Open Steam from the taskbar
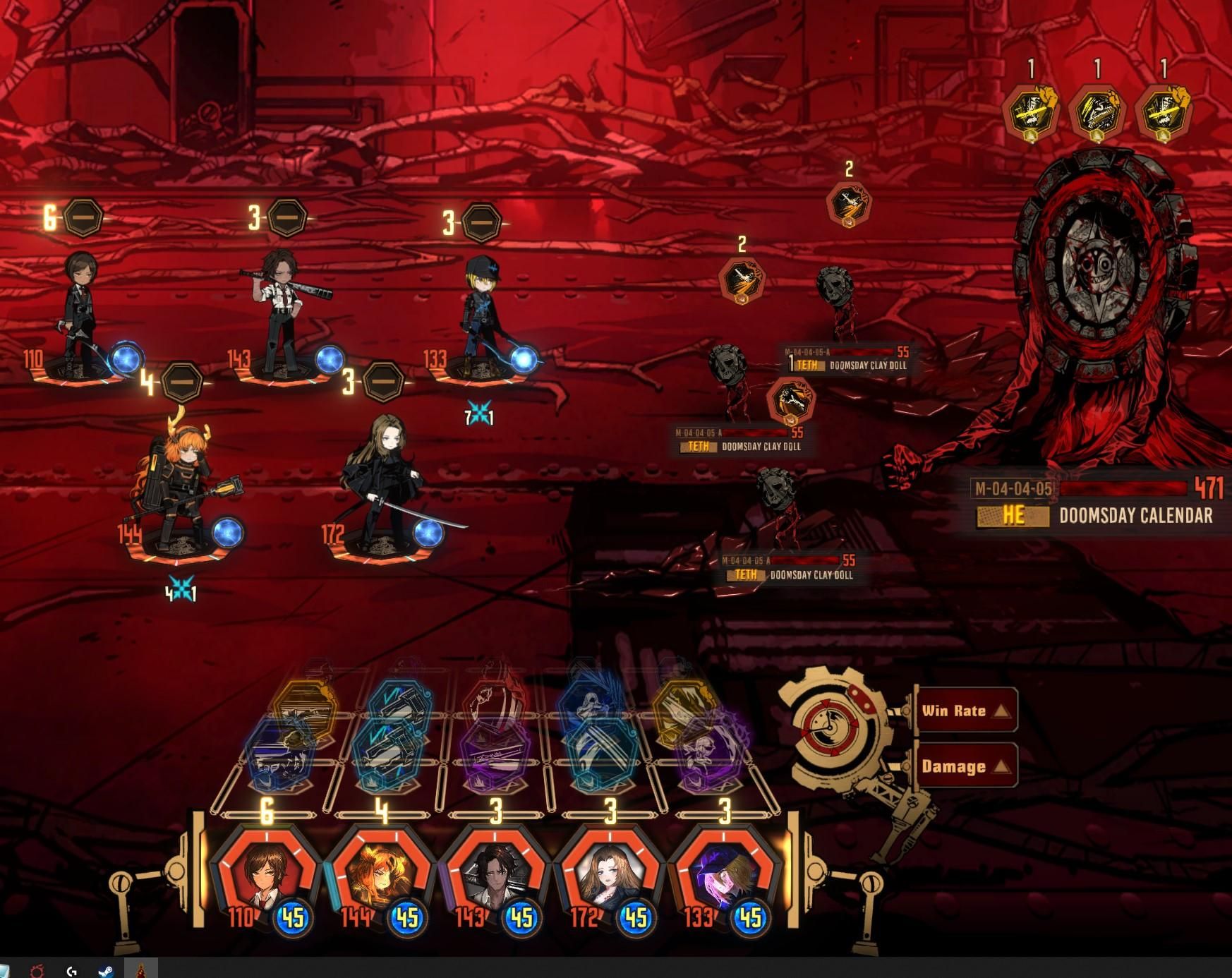 106,971
